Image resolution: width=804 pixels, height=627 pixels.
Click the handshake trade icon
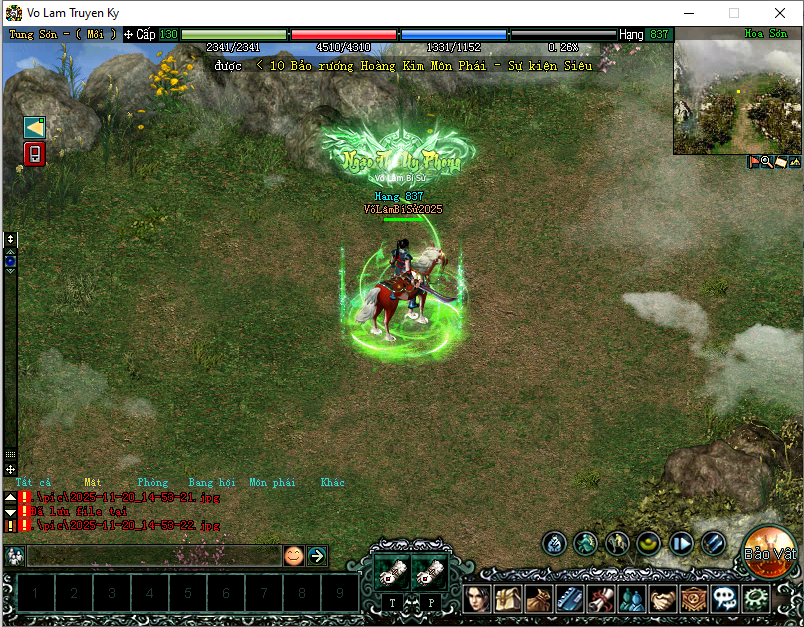[x=662, y=599]
